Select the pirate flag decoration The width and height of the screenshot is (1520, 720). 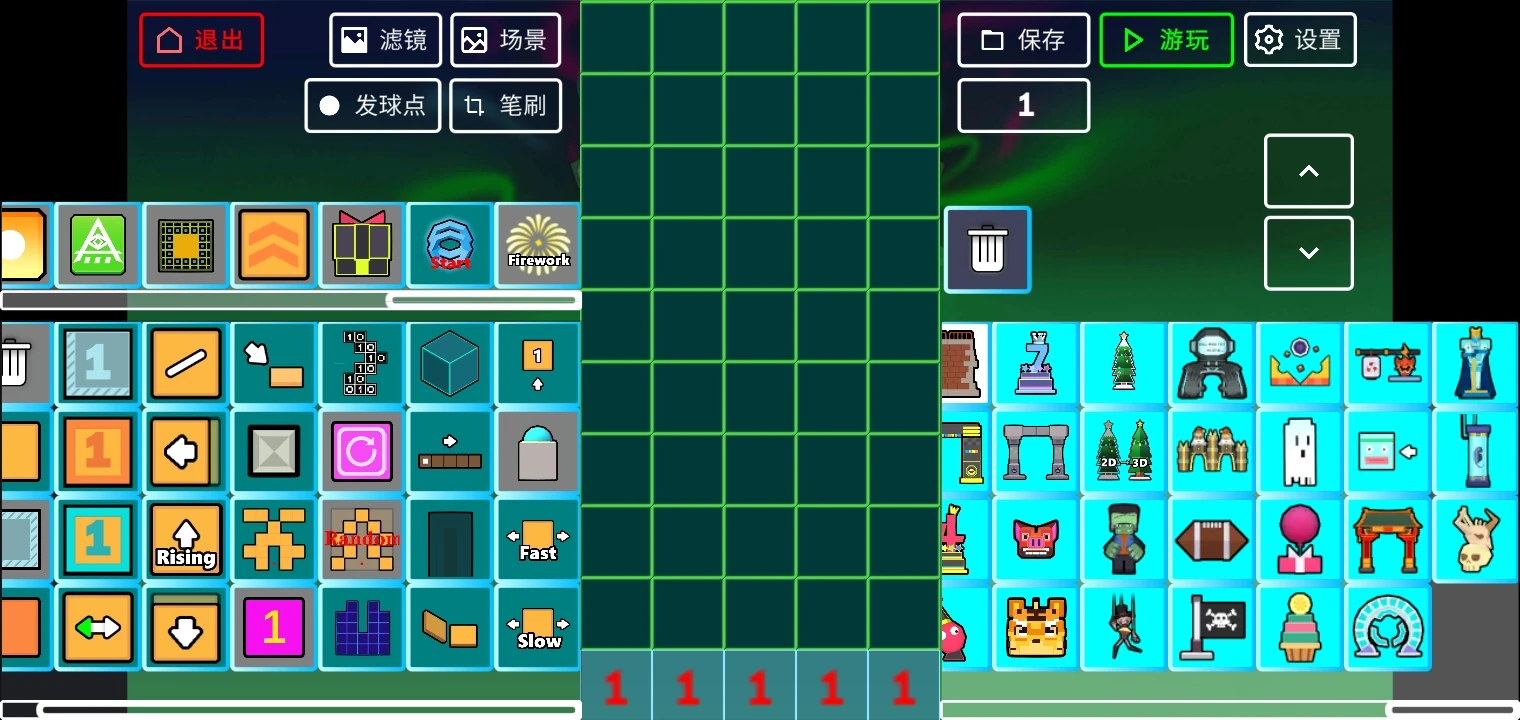[x=1212, y=627]
